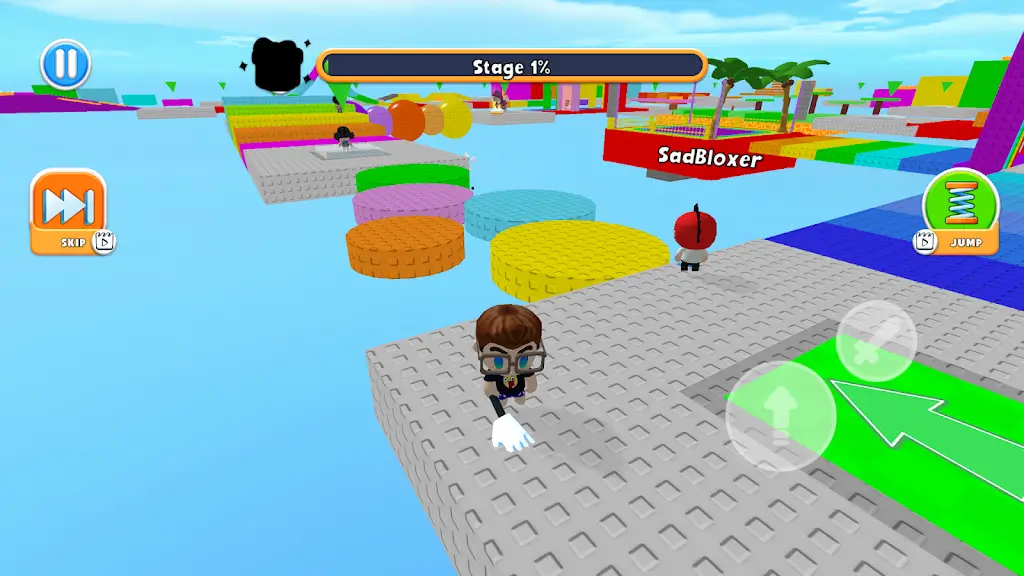Tap the translucent X action control
Image resolution: width=1024 pixels, height=576 pixels.
pyautogui.click(x=876, y=340)
